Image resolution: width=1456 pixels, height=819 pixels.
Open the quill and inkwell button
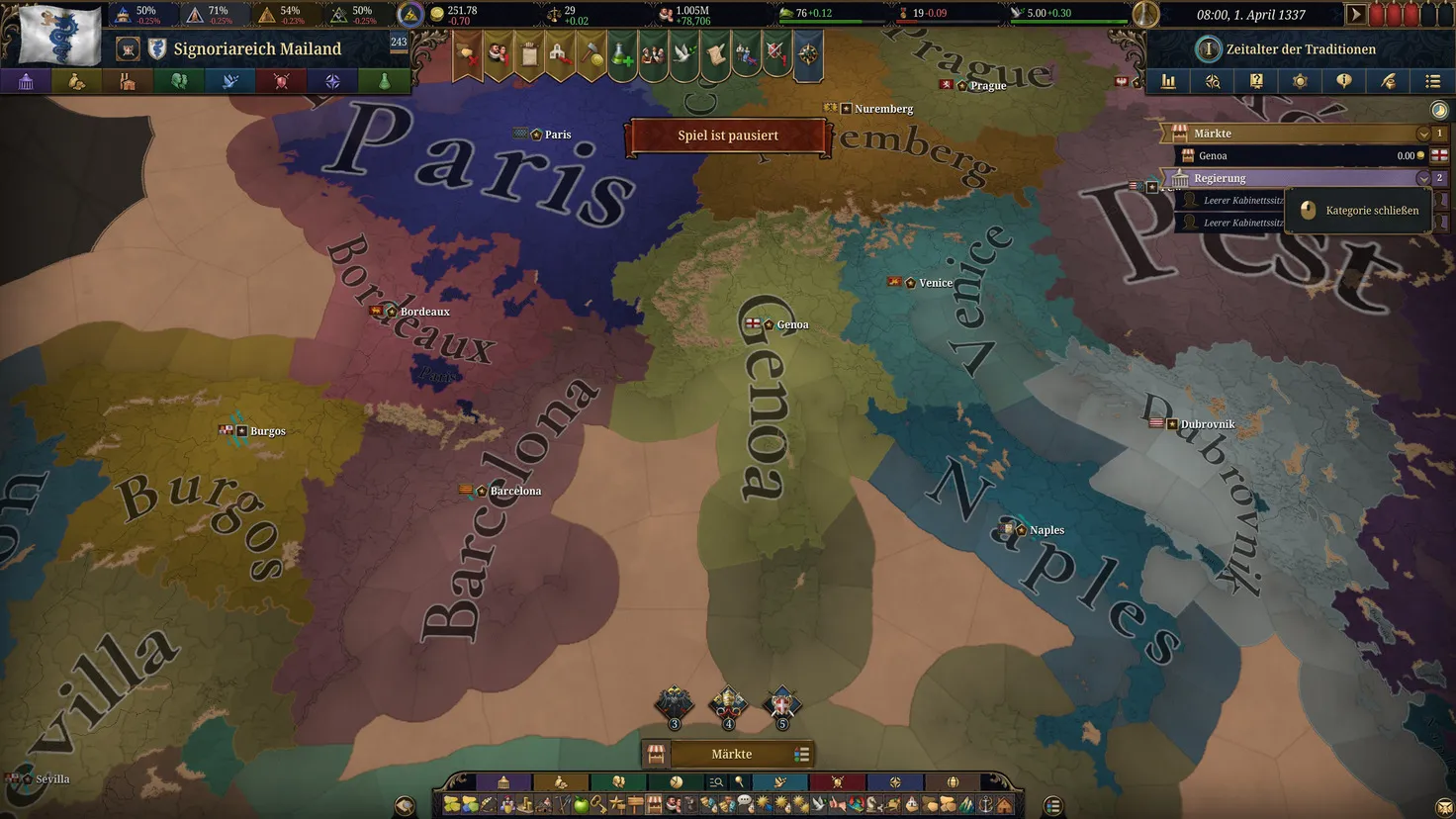1388,81
